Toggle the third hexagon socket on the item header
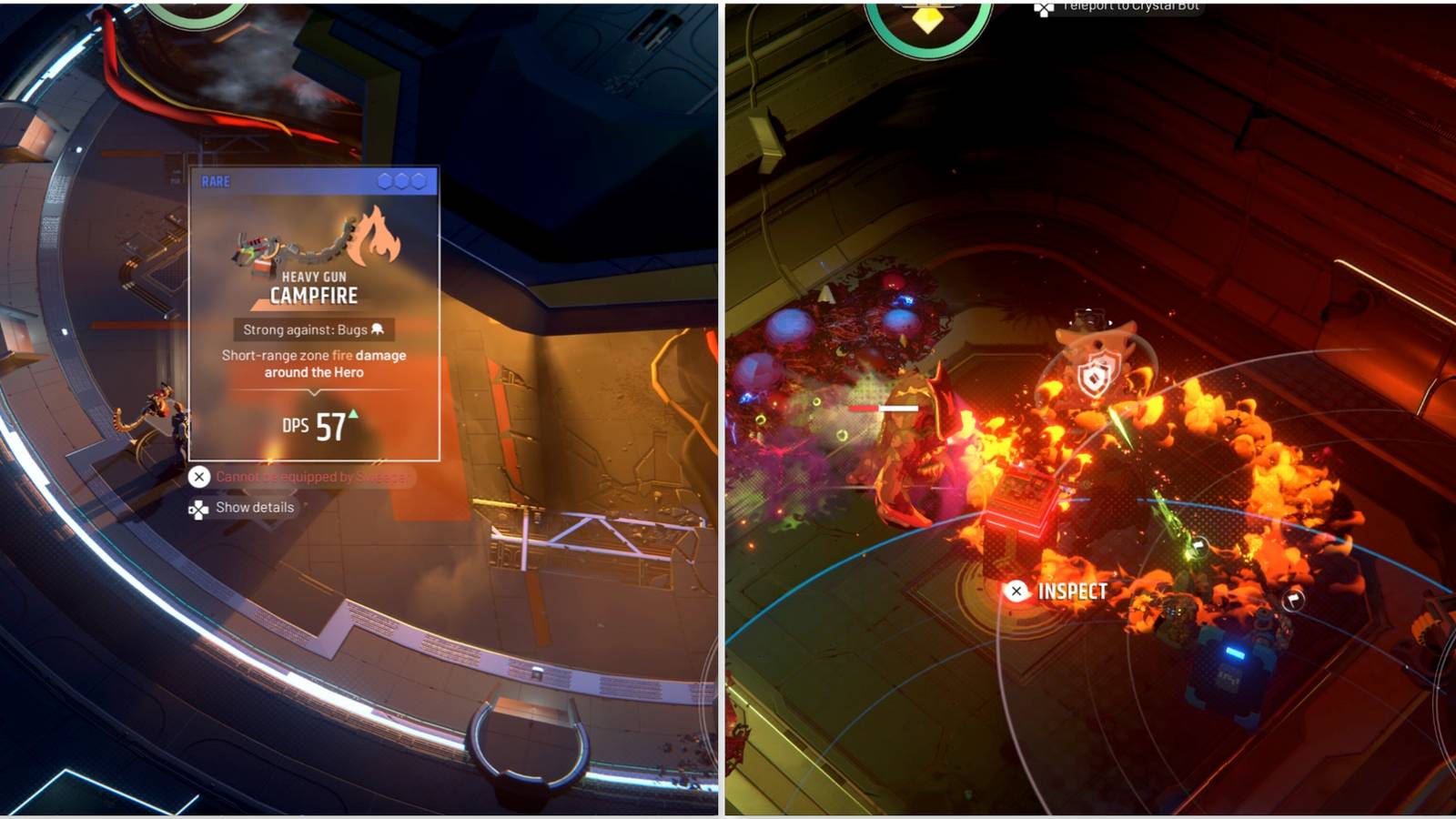The width and height of the screenshot is (1456, 819). [420, 182]
